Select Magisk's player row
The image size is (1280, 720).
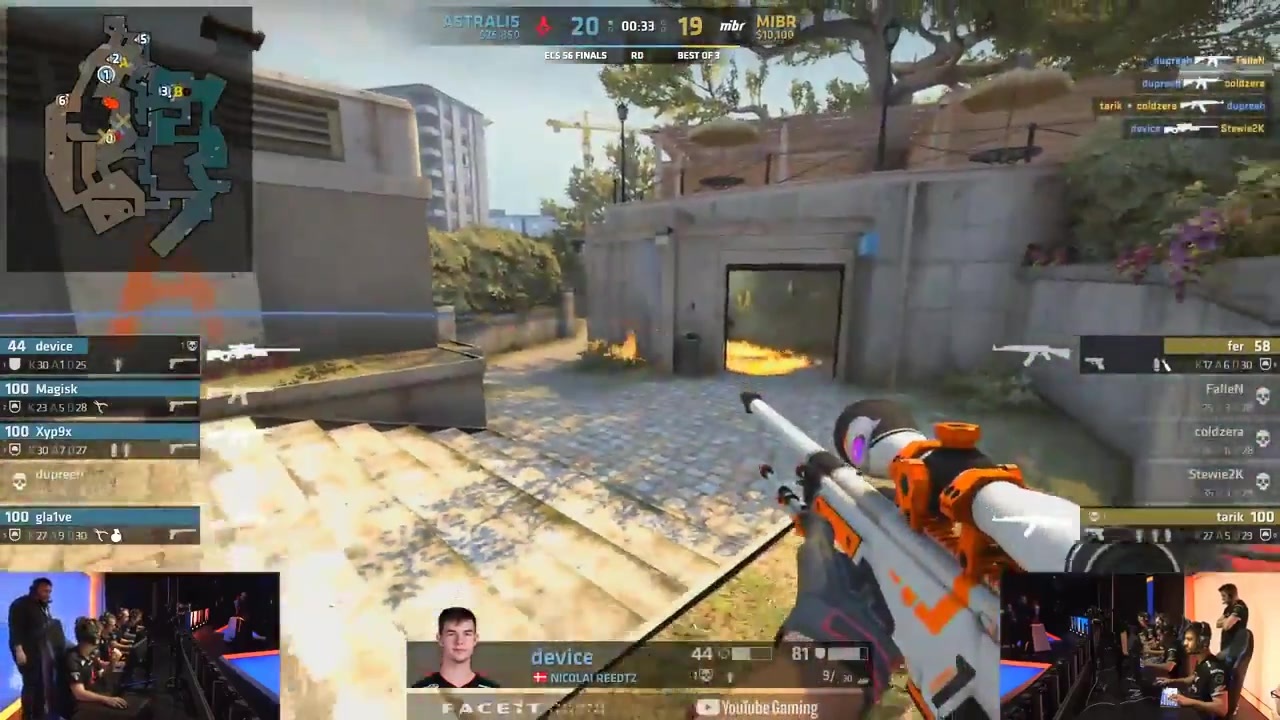click(100, 398)
